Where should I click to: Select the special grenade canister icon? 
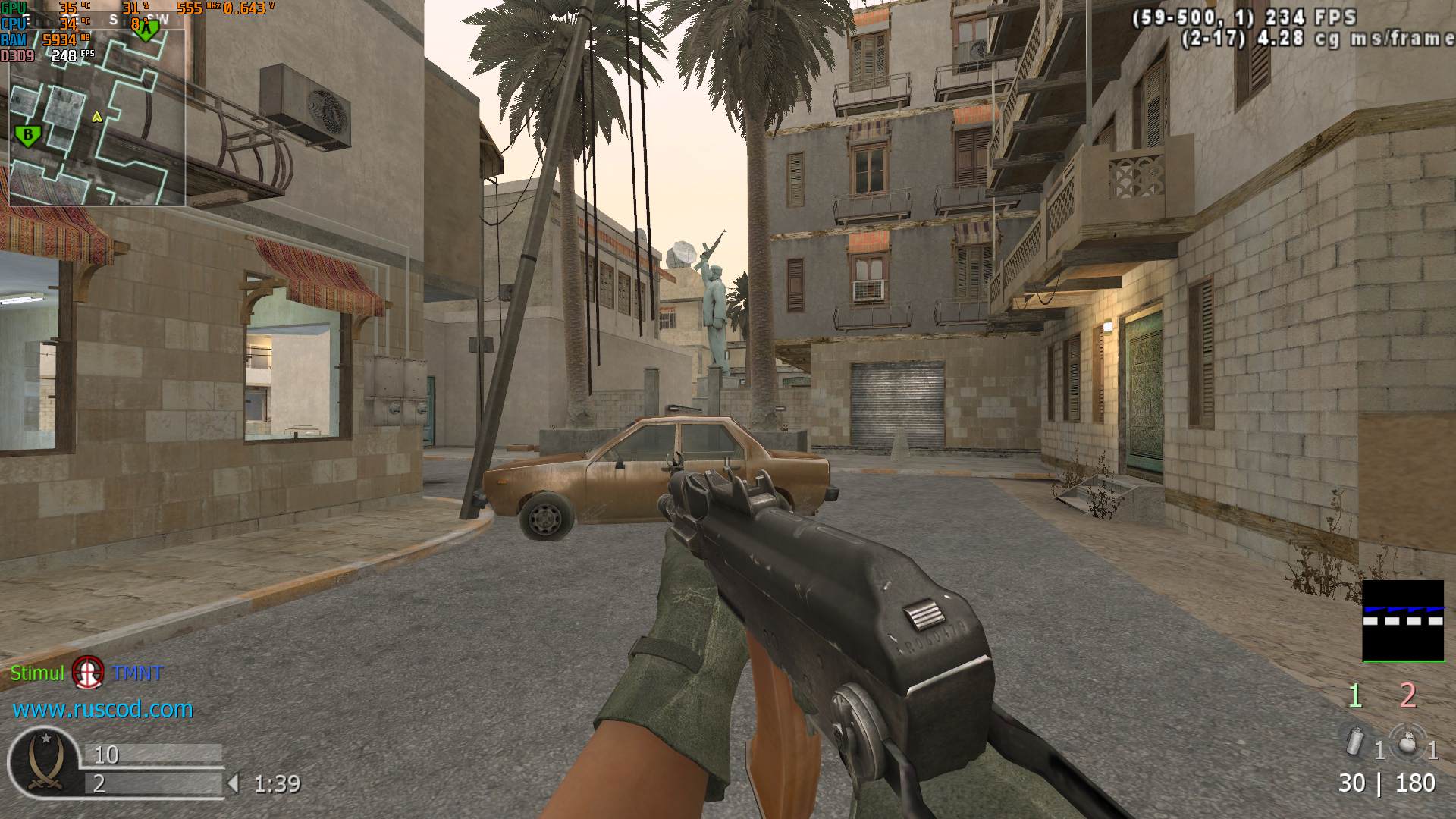pos(1354,741)
